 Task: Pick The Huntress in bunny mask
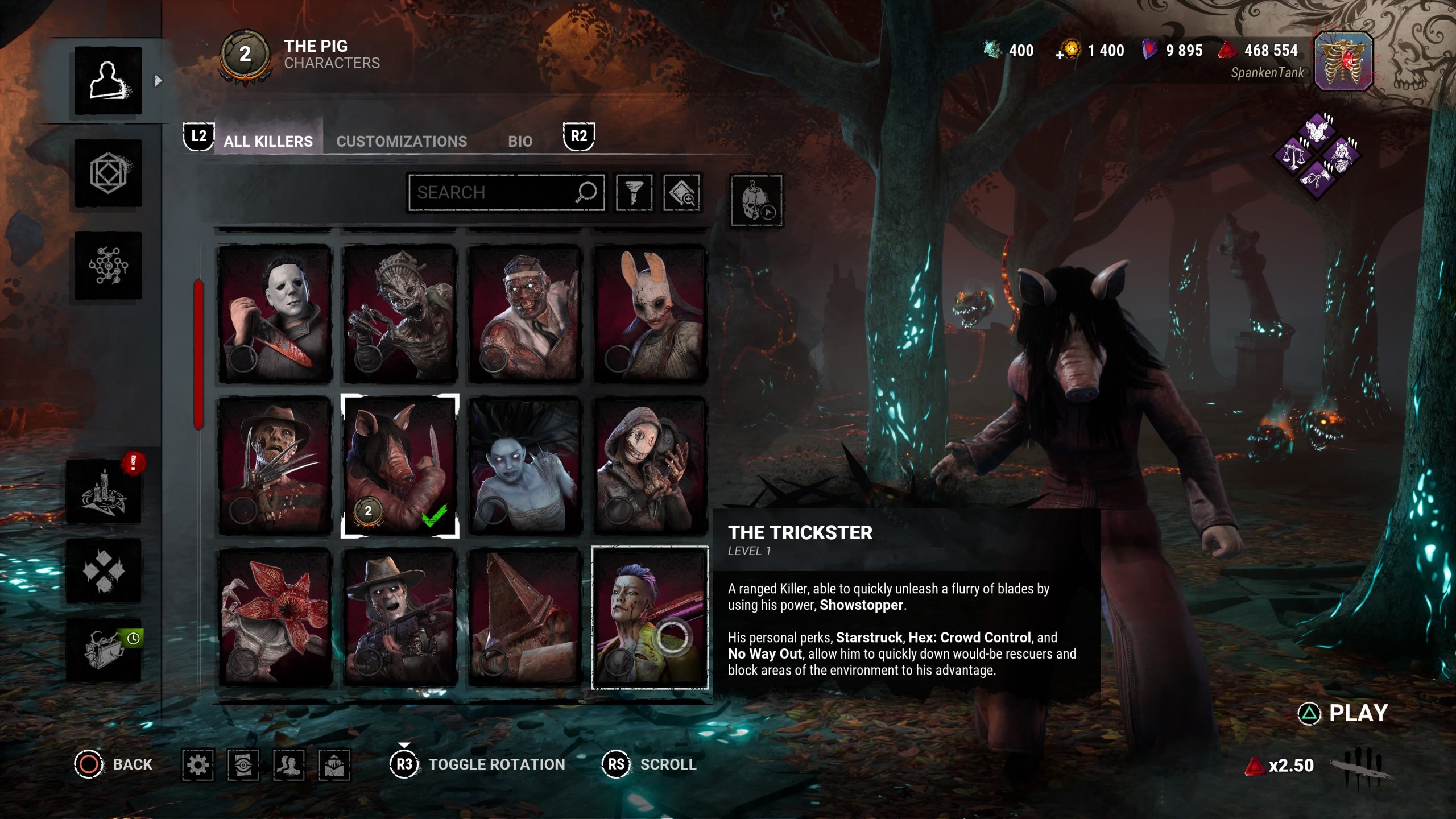650,314
